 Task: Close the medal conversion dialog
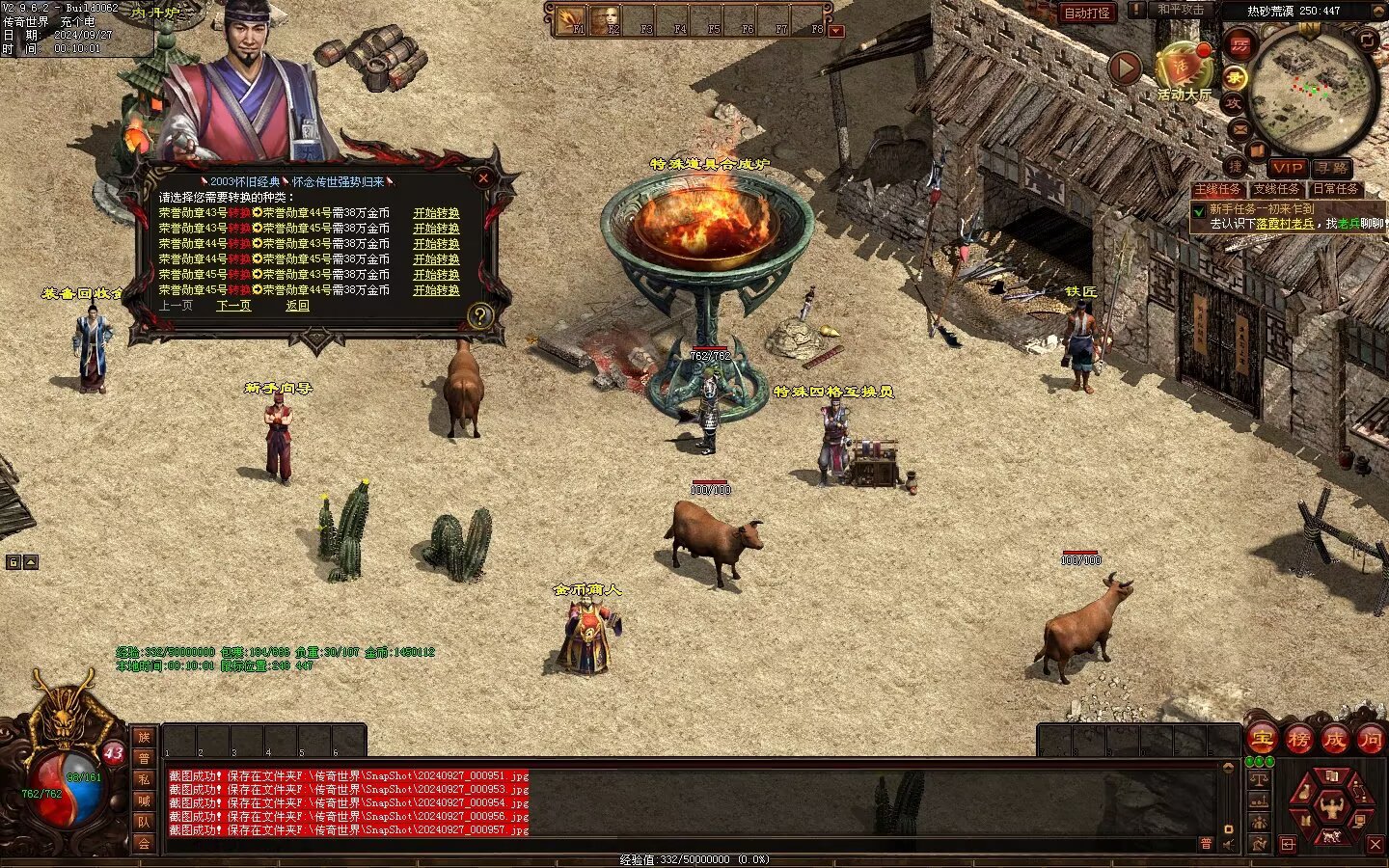[483, 178]
